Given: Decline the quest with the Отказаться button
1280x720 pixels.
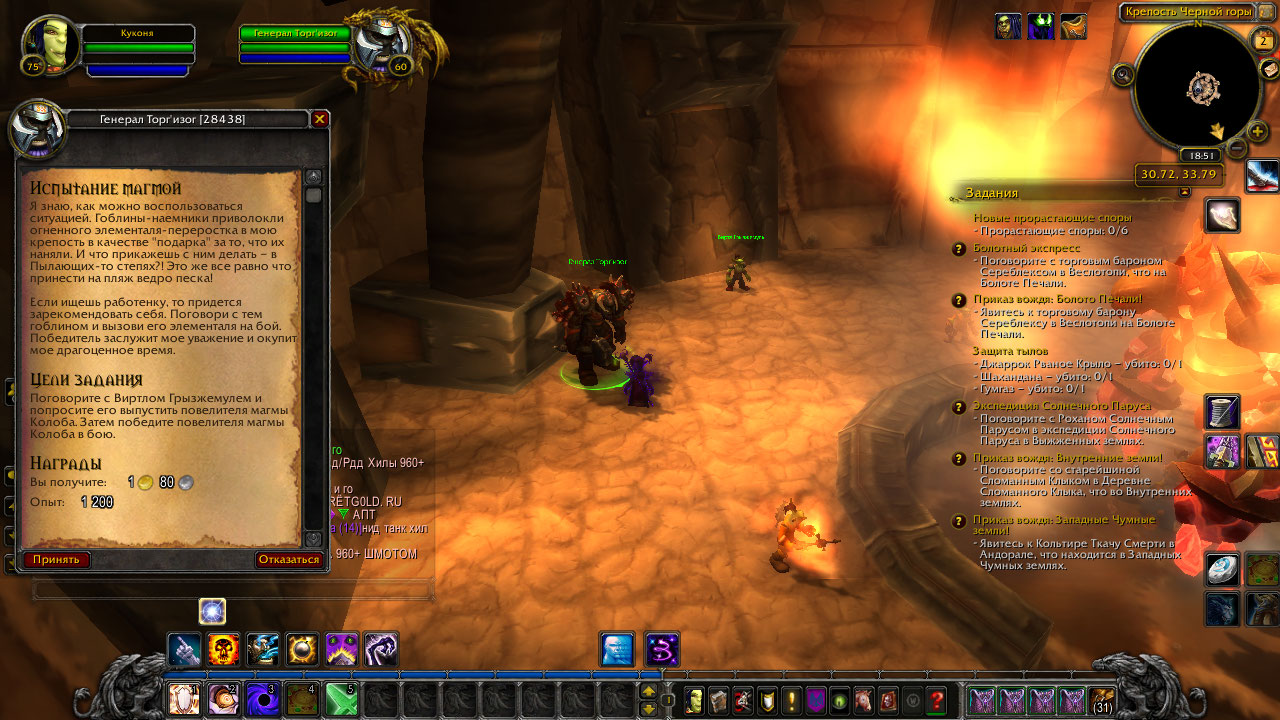Looking at the screenshot, I should [x=289, y=559].
